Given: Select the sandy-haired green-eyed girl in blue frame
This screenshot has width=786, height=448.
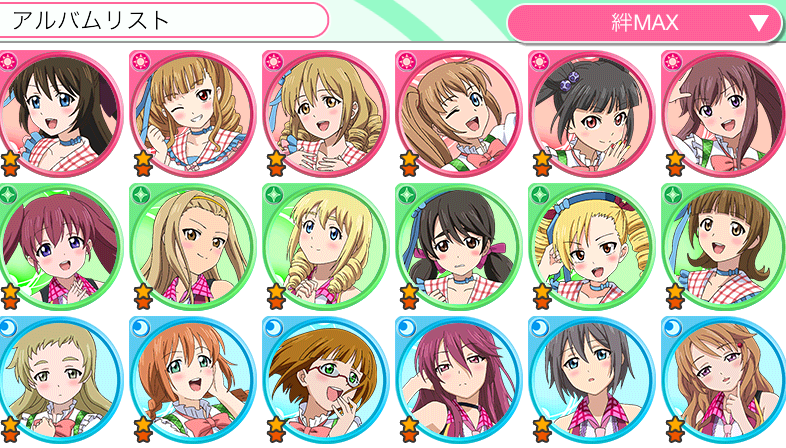Looking at the screenshot, I should click(x=60, y=378).
